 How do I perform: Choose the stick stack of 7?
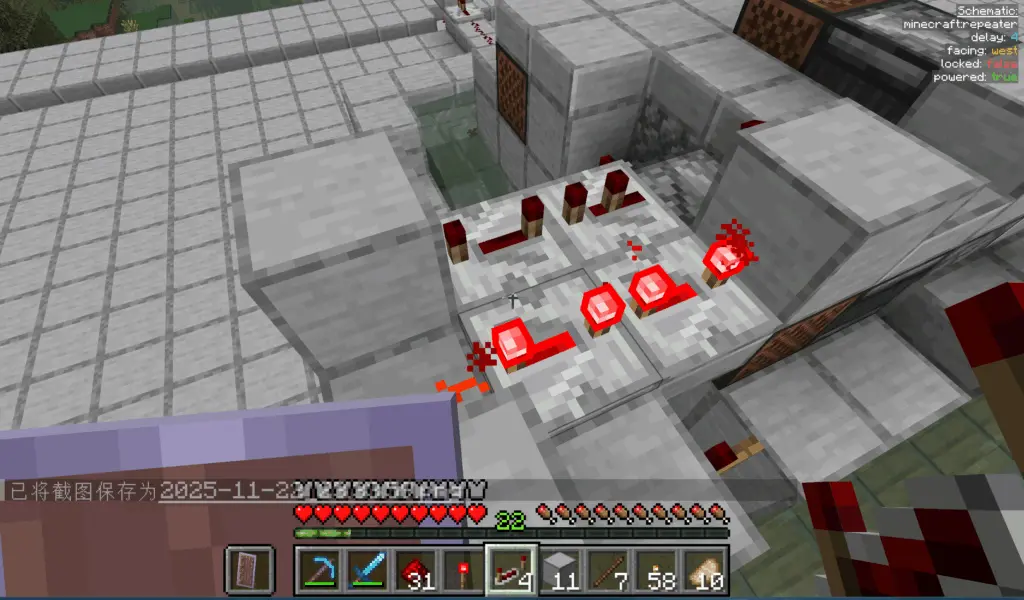pos(607,570)
